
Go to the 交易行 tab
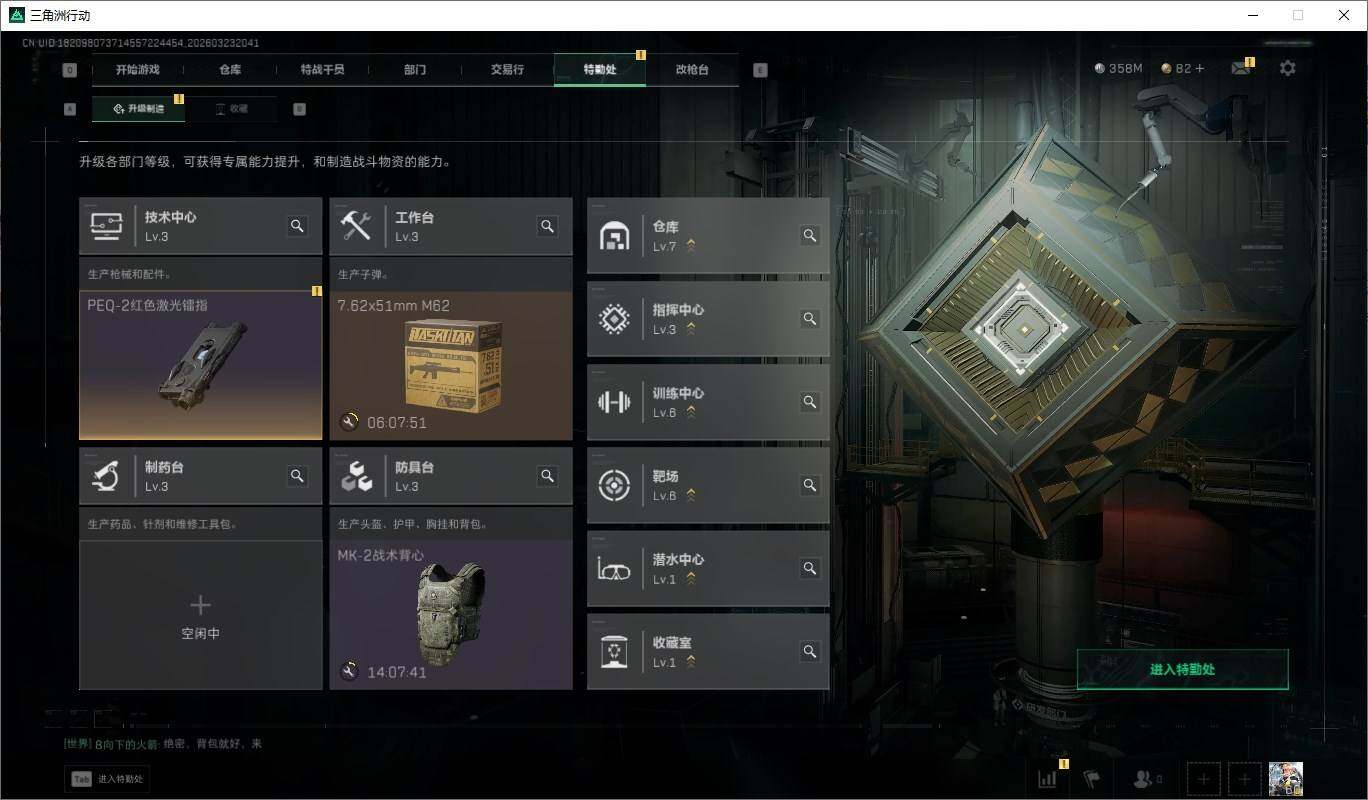(507, 70)
